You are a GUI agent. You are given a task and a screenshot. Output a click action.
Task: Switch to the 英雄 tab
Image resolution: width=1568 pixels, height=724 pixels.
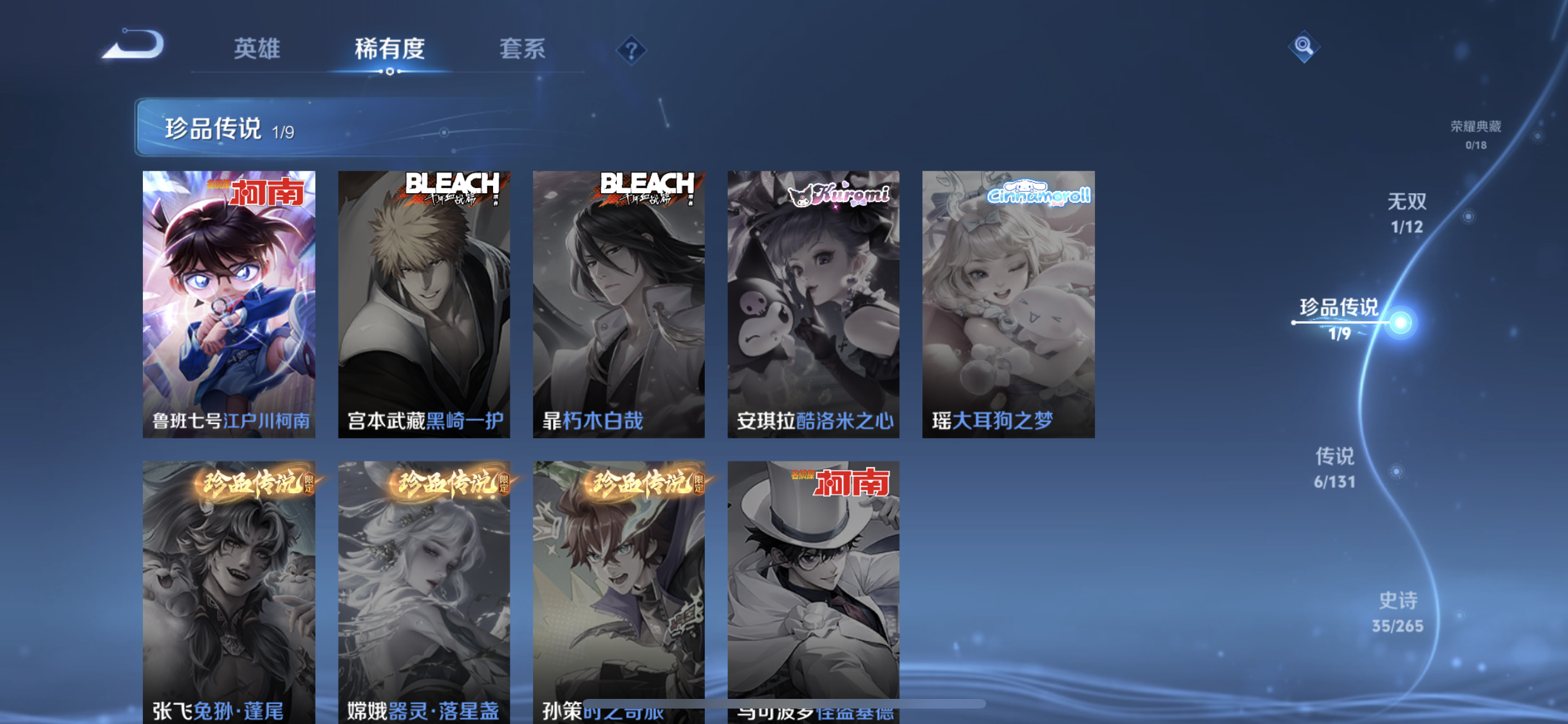[258, 50]
